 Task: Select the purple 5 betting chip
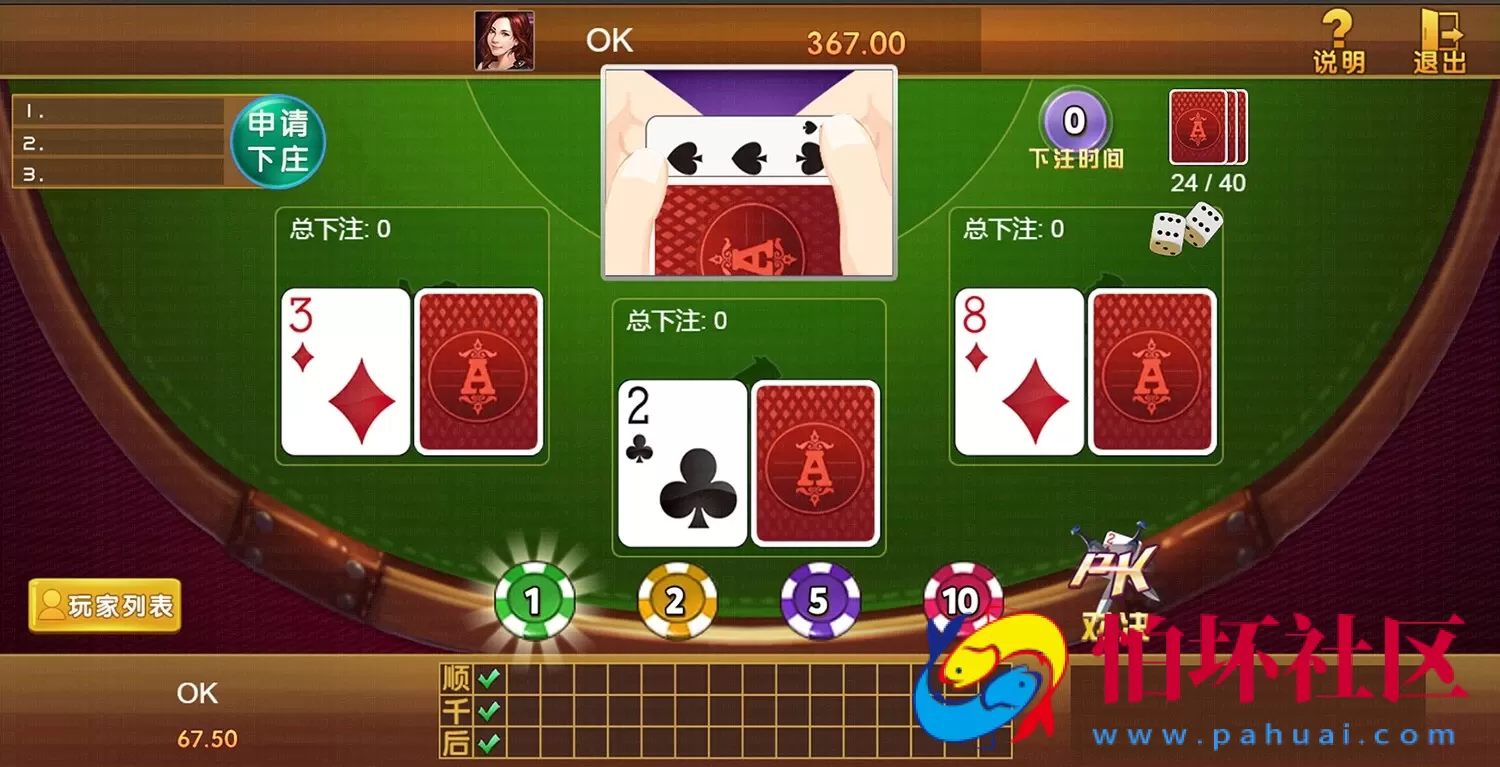click(819, 600)
